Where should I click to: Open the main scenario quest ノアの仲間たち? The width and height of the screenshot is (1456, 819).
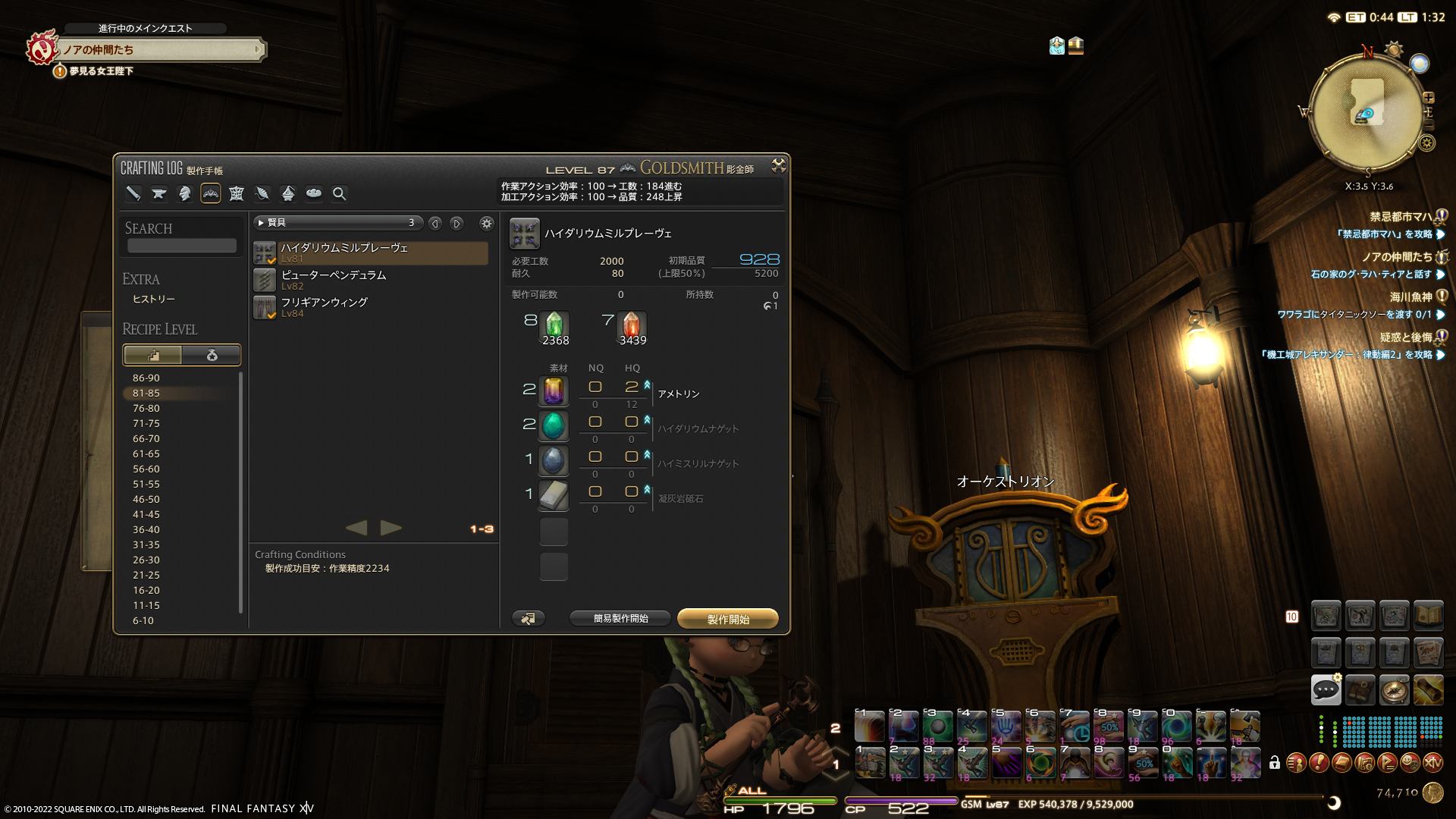coord(161,50)
